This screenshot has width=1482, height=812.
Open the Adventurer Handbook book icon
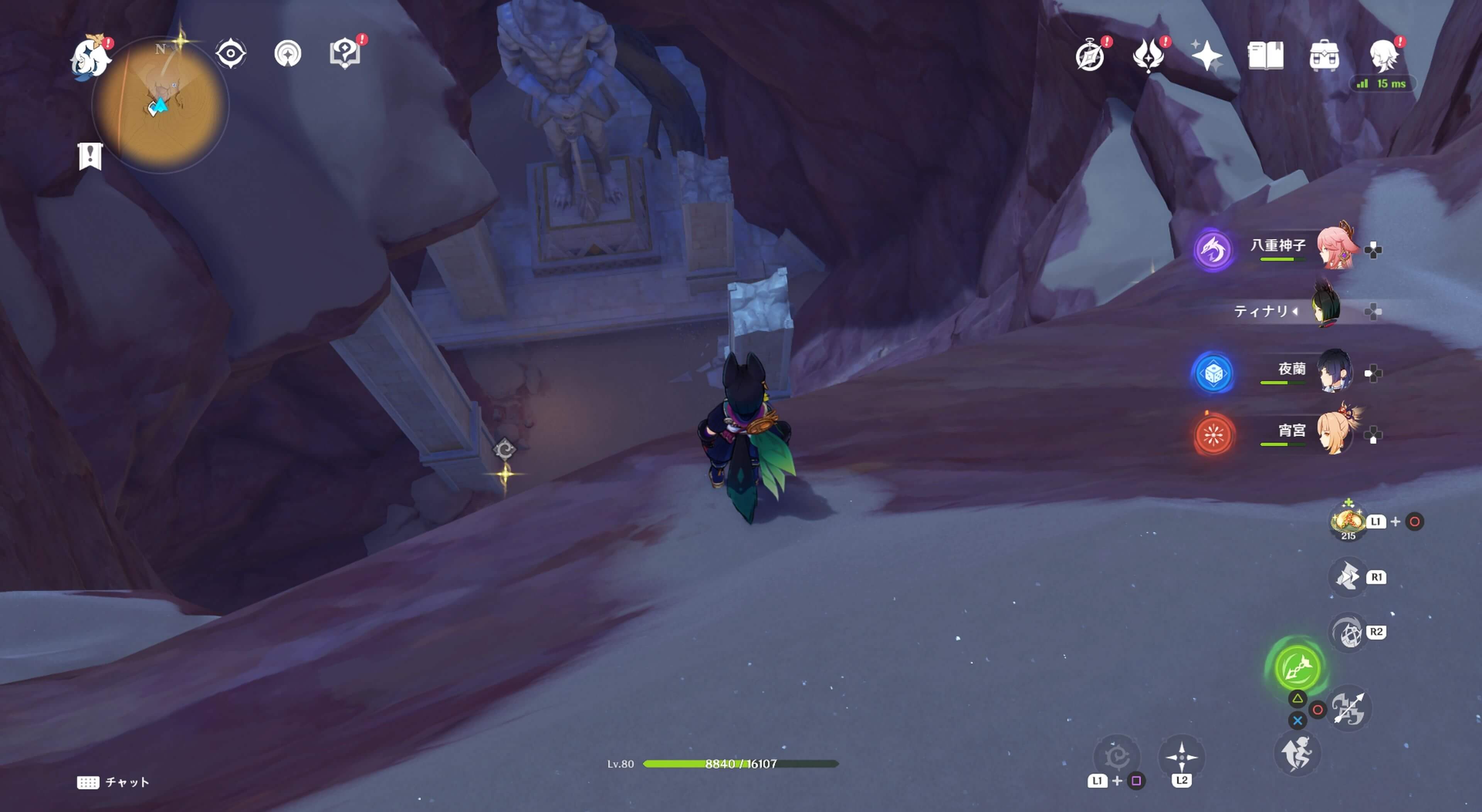click(1265, 56)
